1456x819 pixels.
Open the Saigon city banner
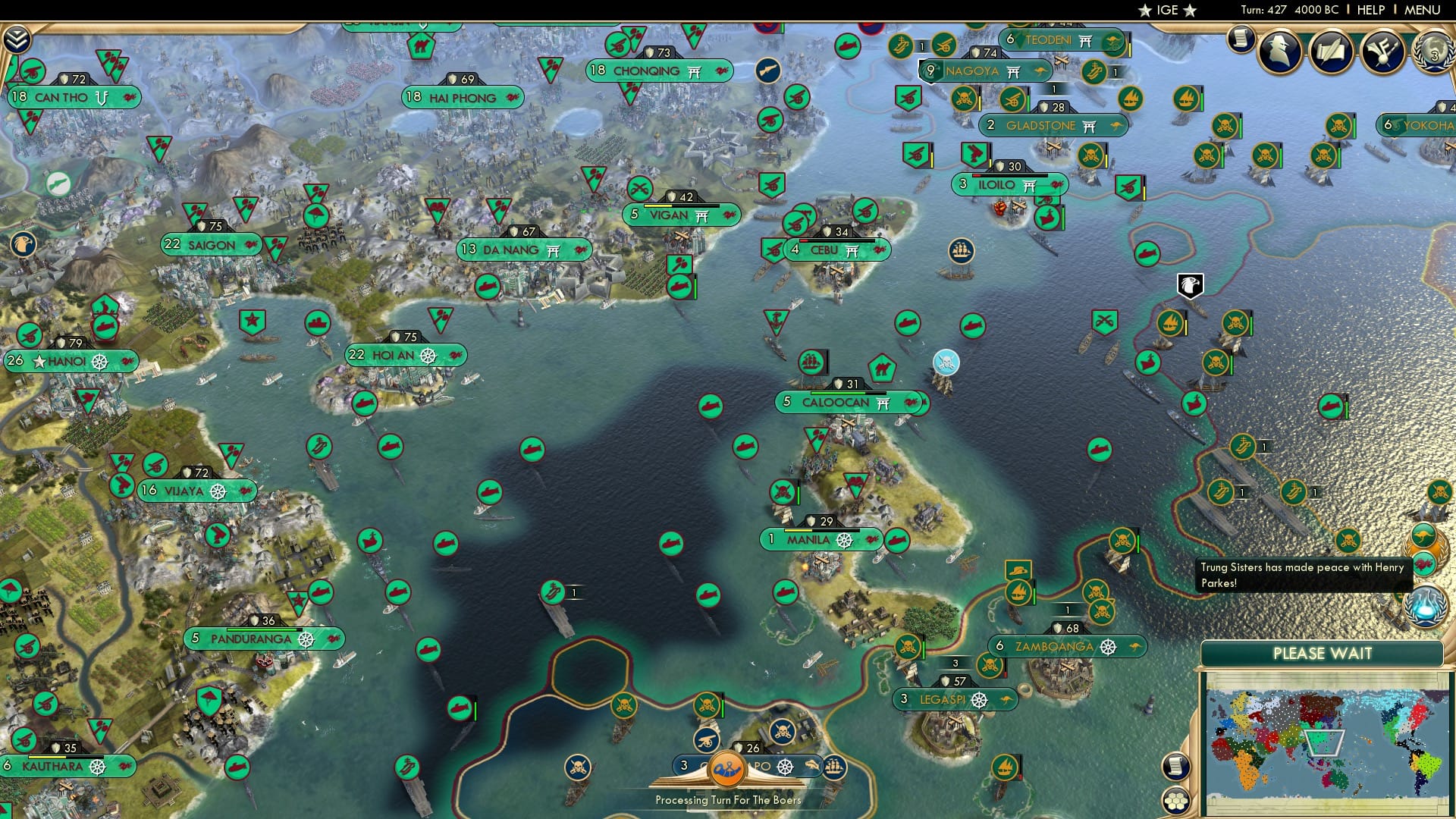(211, 245)
